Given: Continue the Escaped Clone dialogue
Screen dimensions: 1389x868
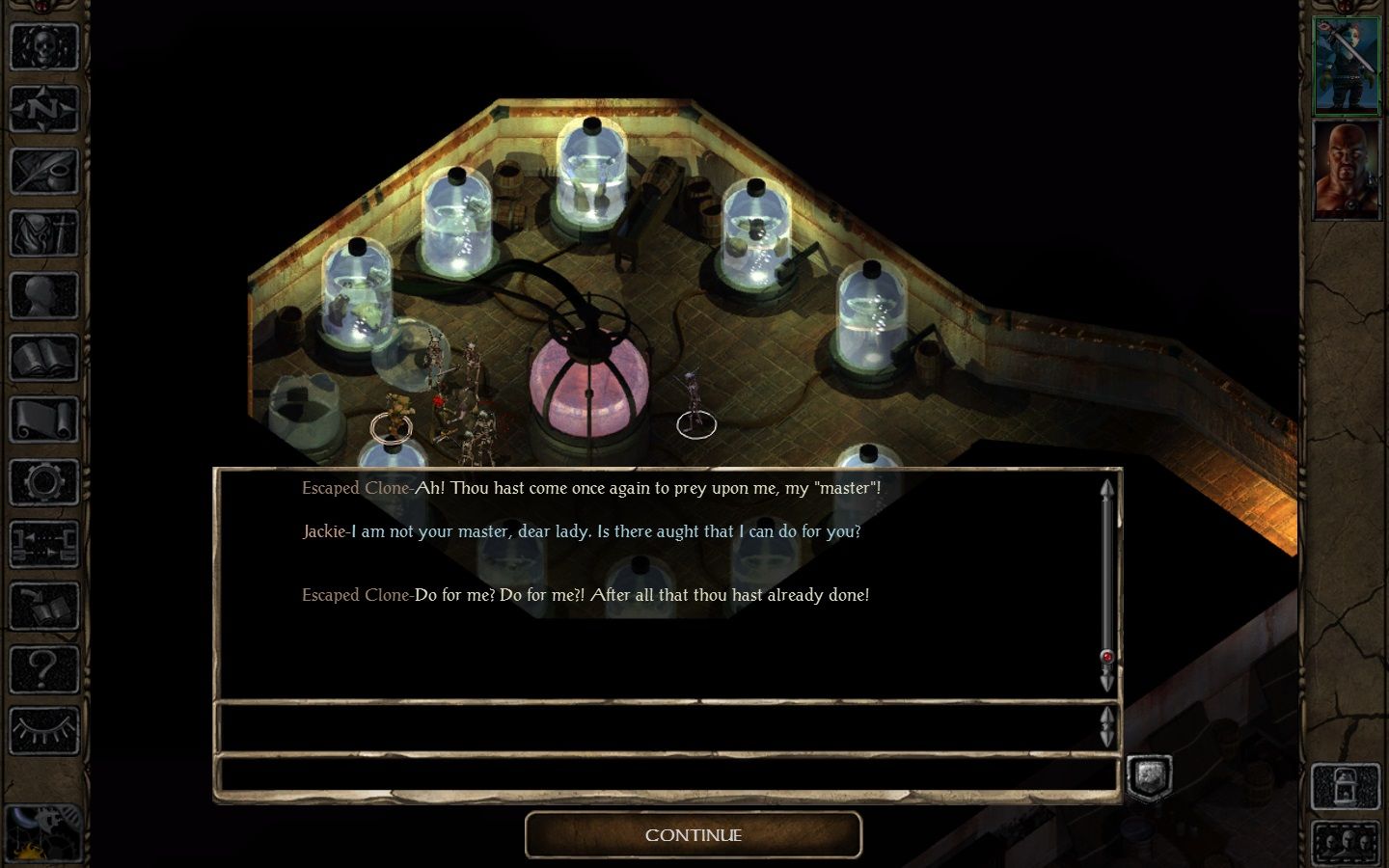Looking at the screenshot, I should (x=693, y=835).
